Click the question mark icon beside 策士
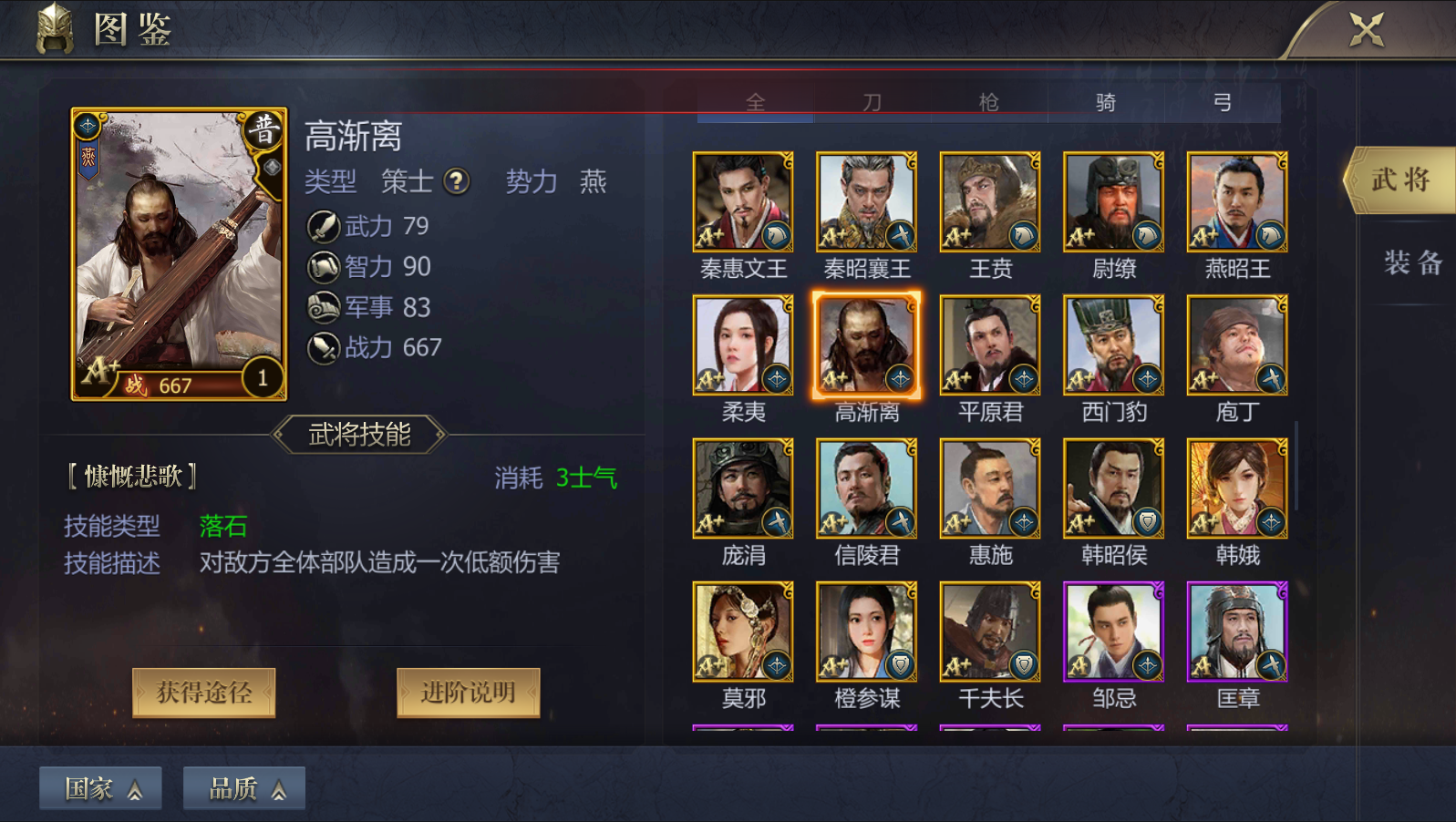 [459, 182]
